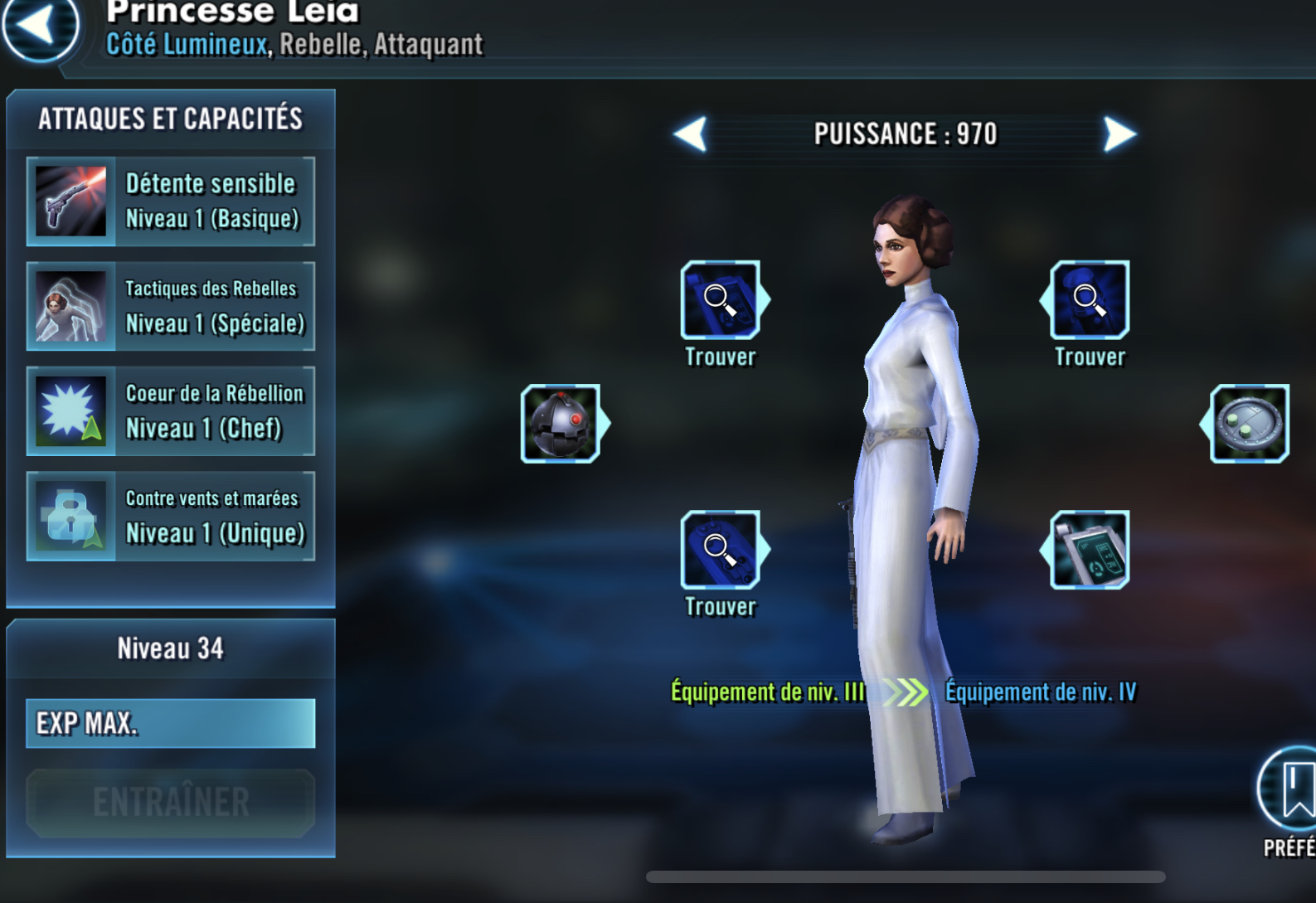Switch to next character with right arrow
The image size is (1316, 903).
click(x=1119, y=134)
